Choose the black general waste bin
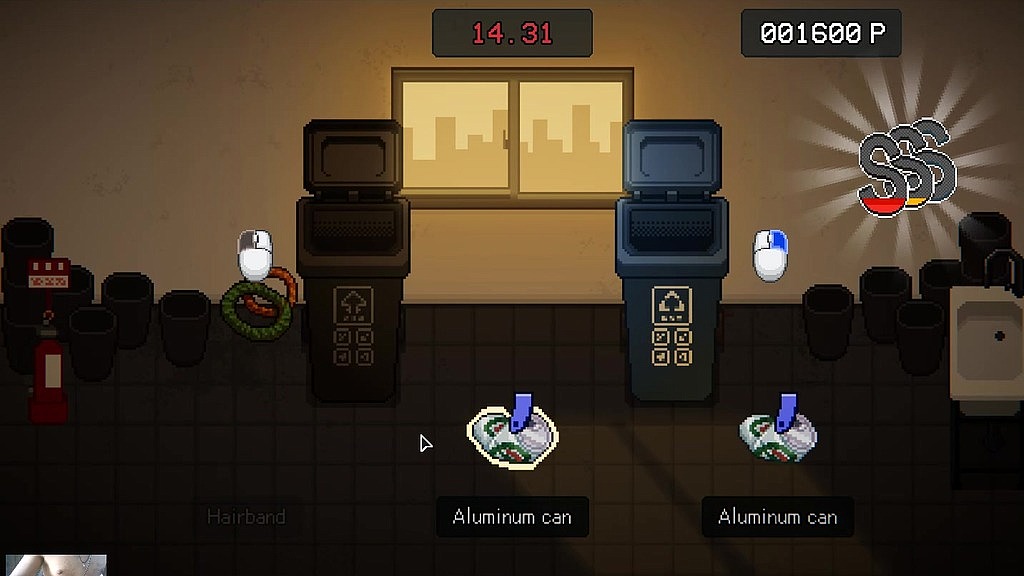The width and height of the screenshot is (1024, 576). tap(352, 290)
